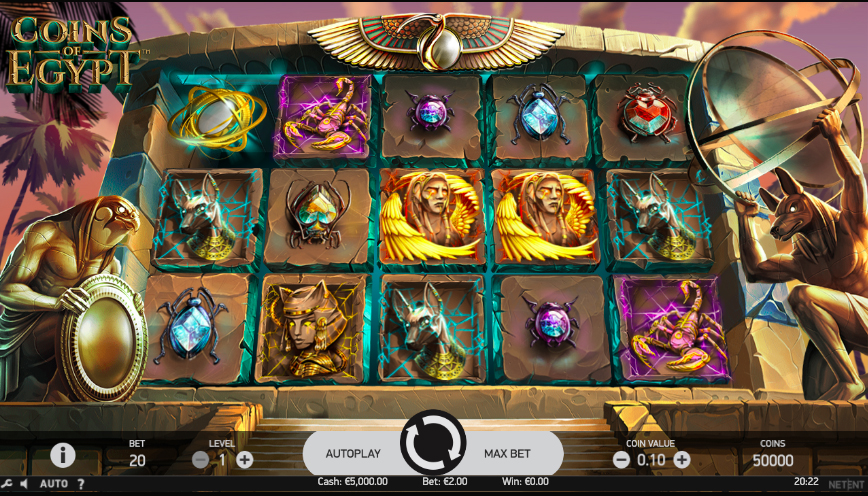Image resolution: width=868 pixels, height=496 pixels.
Task: Open help with the question mark
Action: point(81,484)
